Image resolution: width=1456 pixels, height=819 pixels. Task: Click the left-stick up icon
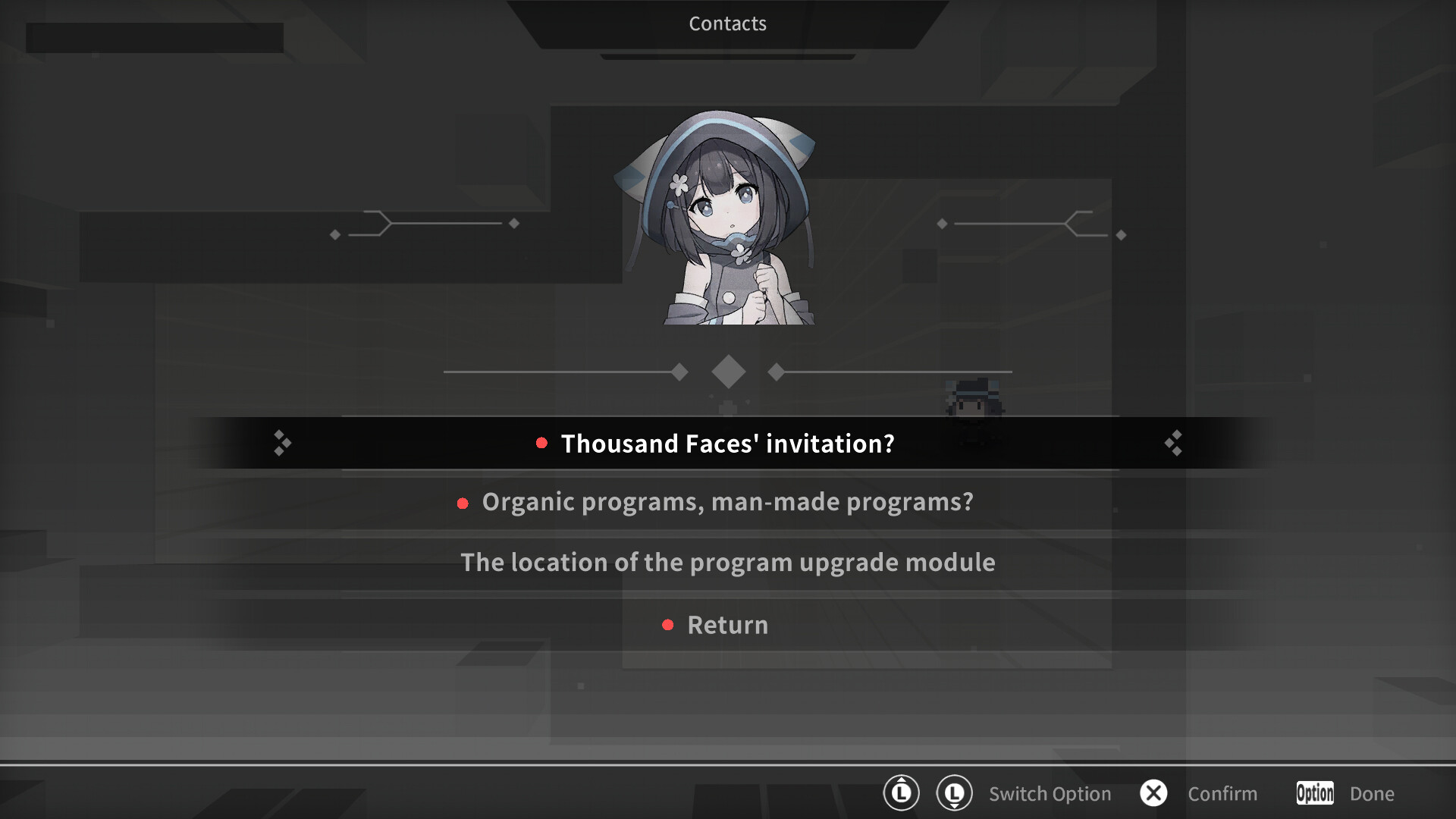[x=901, y=793]
